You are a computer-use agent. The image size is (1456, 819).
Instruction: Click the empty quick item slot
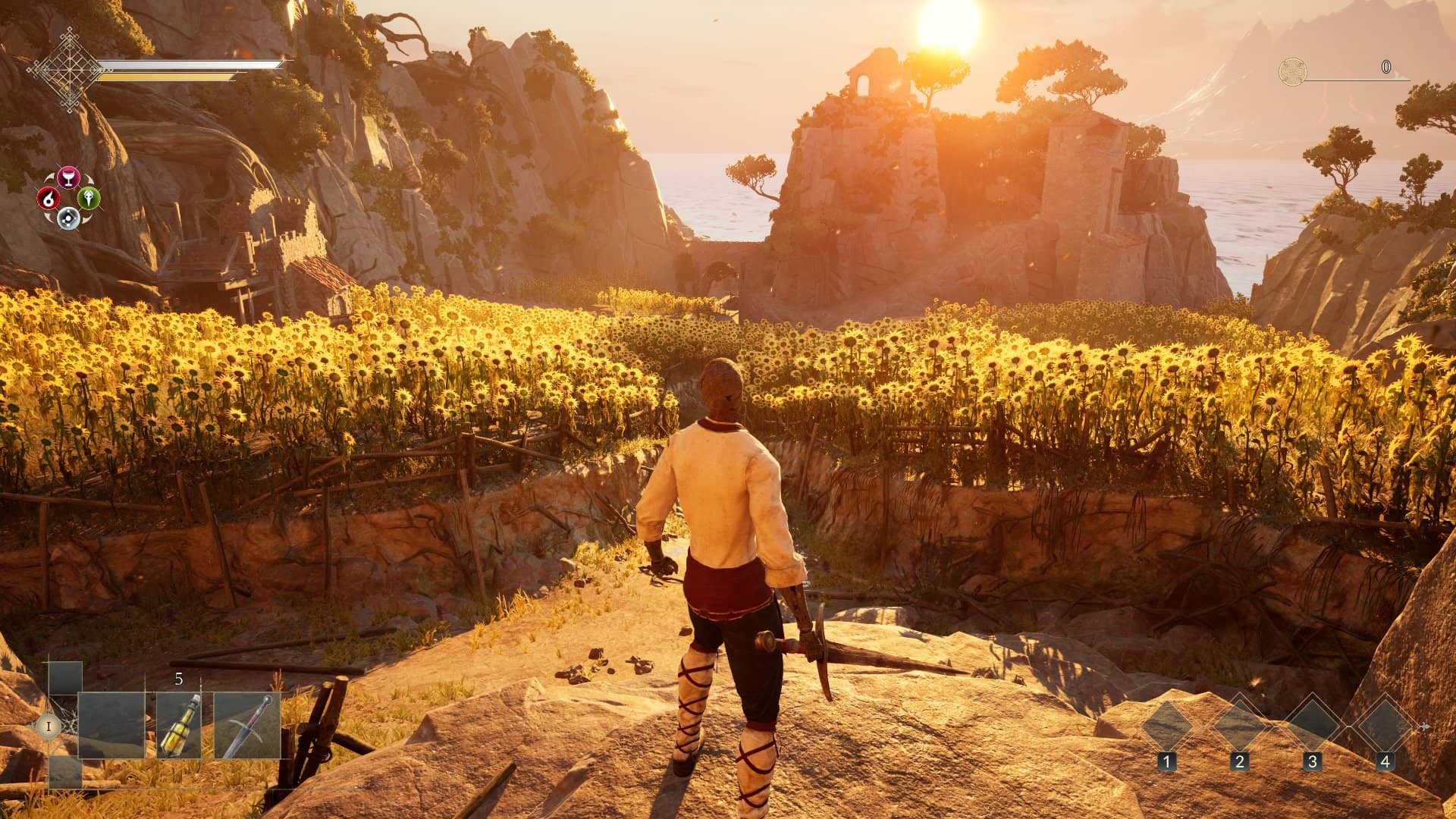111,726
